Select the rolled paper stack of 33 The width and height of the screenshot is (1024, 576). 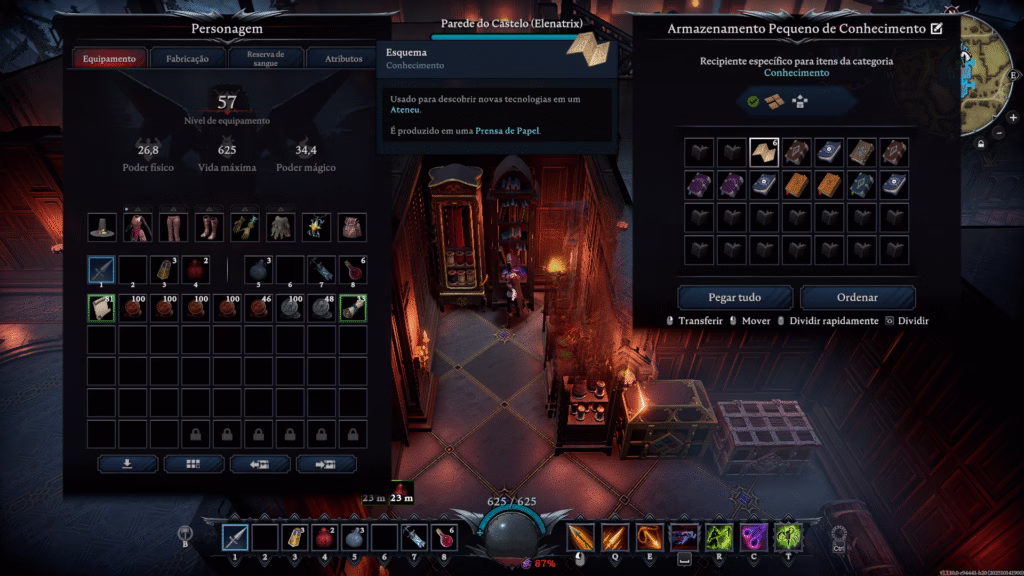pyautogui.click(x=353, y=309)
